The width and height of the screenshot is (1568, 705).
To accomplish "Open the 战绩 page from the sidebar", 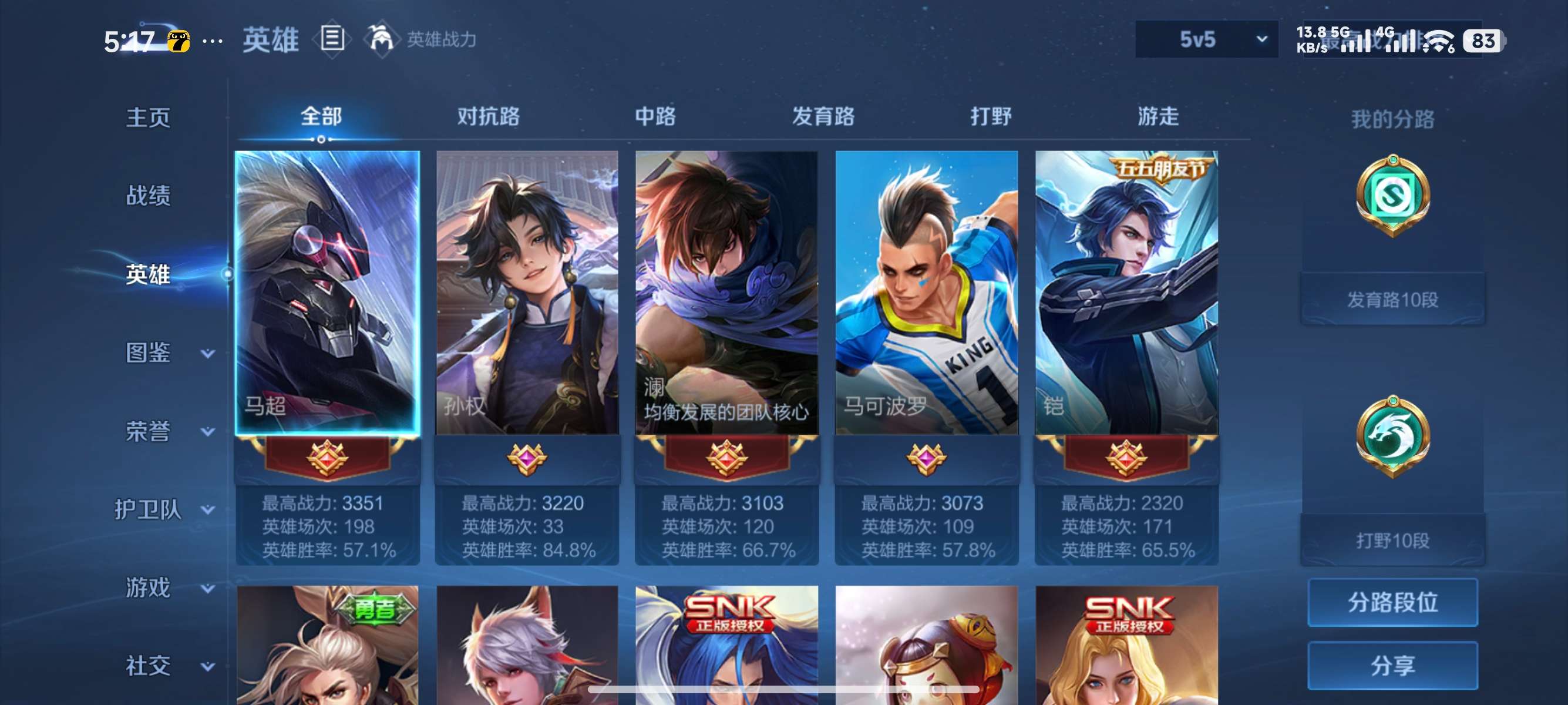I will pyautogui.click(x=149, y=197).
